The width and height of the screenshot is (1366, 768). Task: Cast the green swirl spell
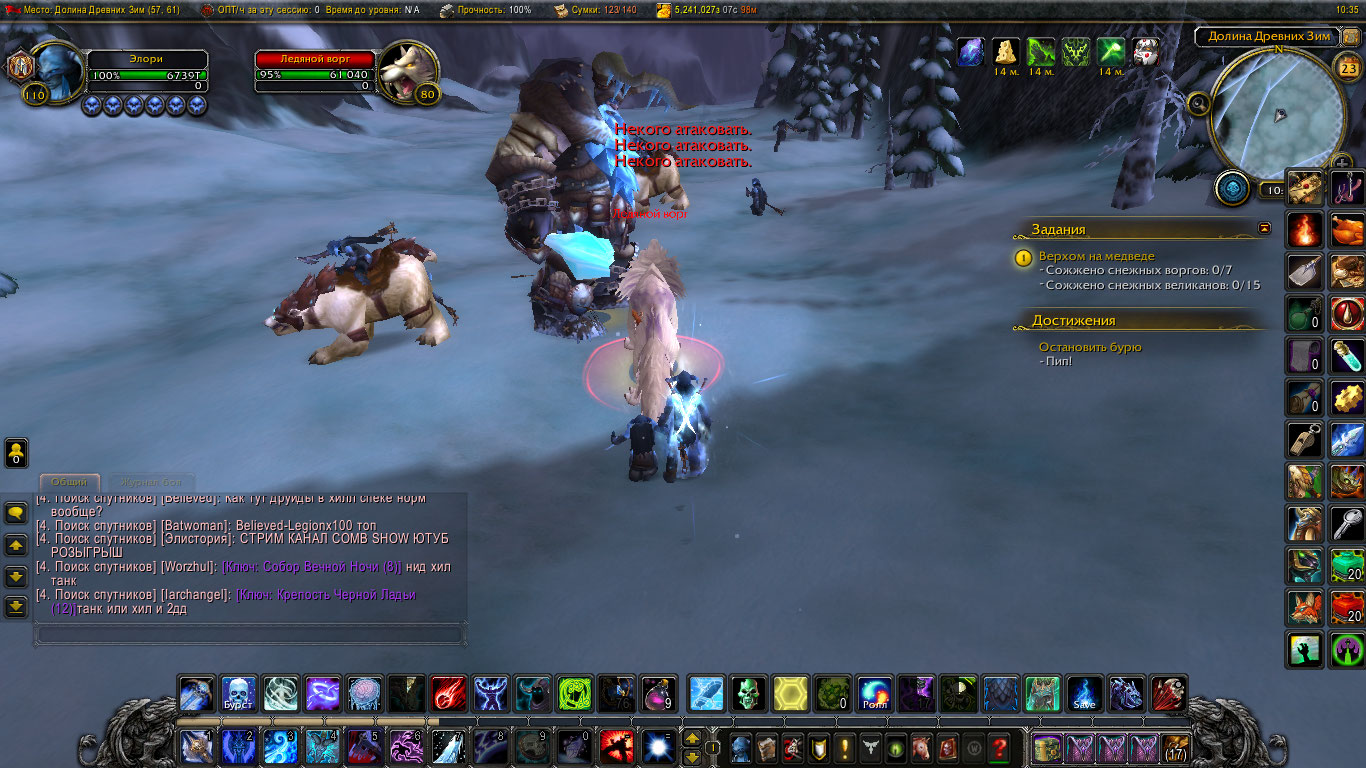(574, 693)
